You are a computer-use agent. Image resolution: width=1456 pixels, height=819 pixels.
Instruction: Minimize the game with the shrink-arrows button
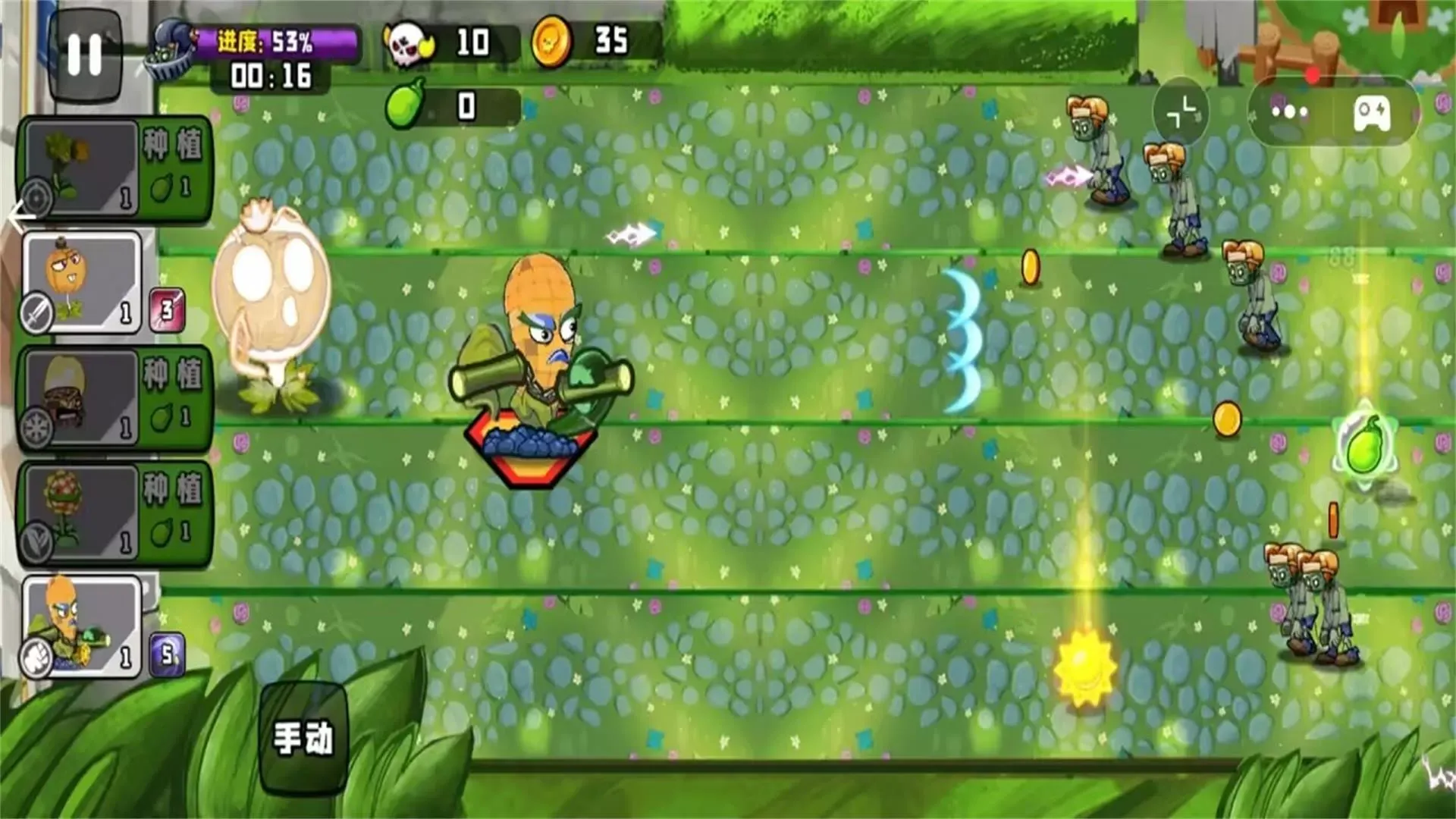[1181, 112]
